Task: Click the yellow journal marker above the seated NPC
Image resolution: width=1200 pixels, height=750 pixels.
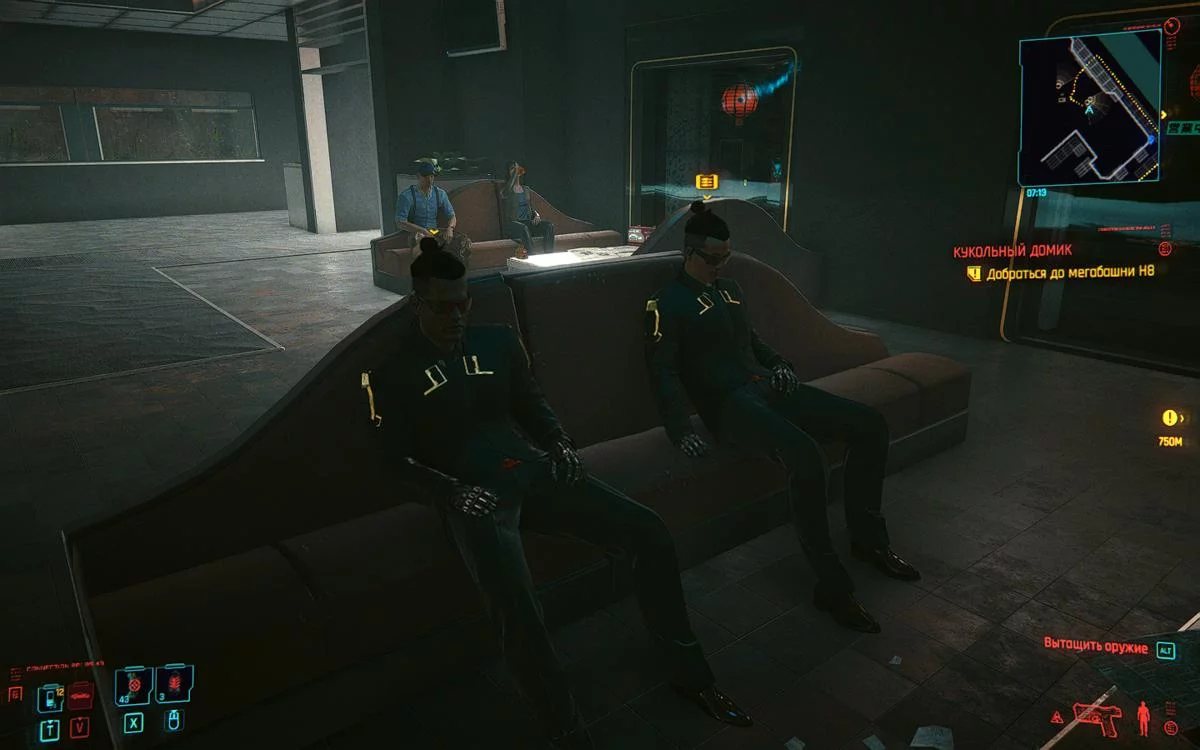Action: pyautogui.click(x=706, y=181)
